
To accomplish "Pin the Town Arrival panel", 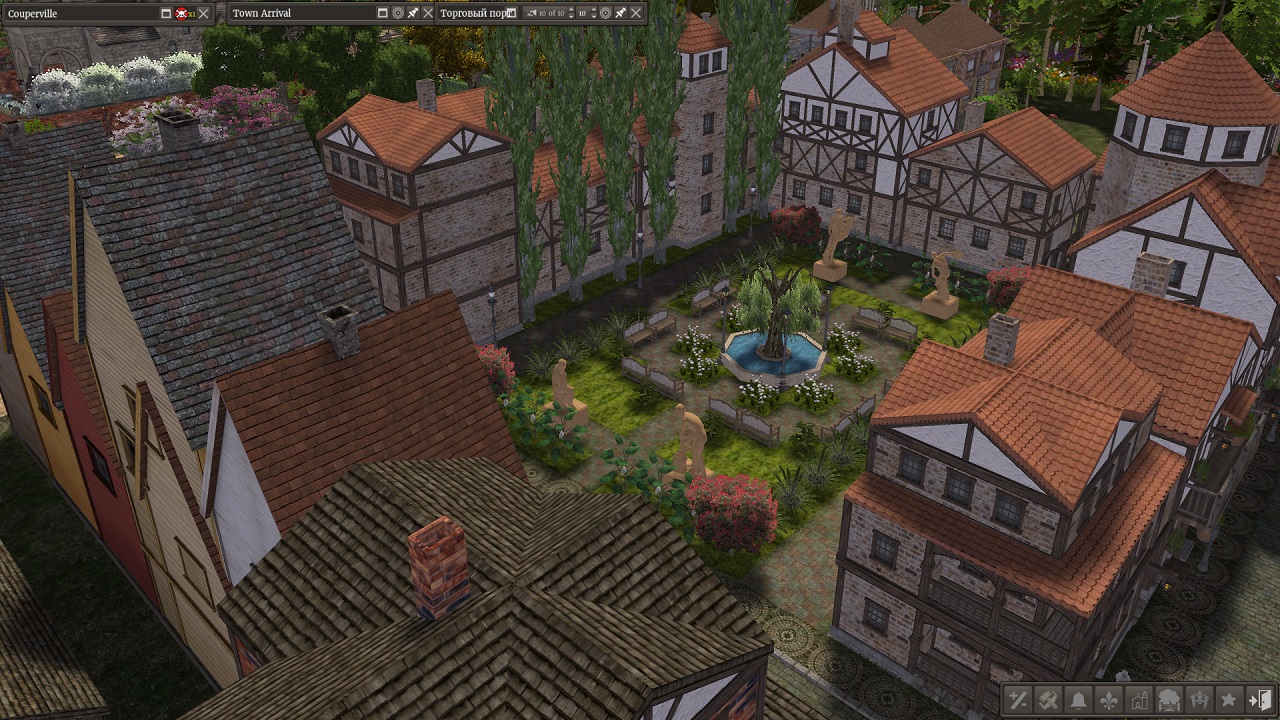I will (413, 13).
